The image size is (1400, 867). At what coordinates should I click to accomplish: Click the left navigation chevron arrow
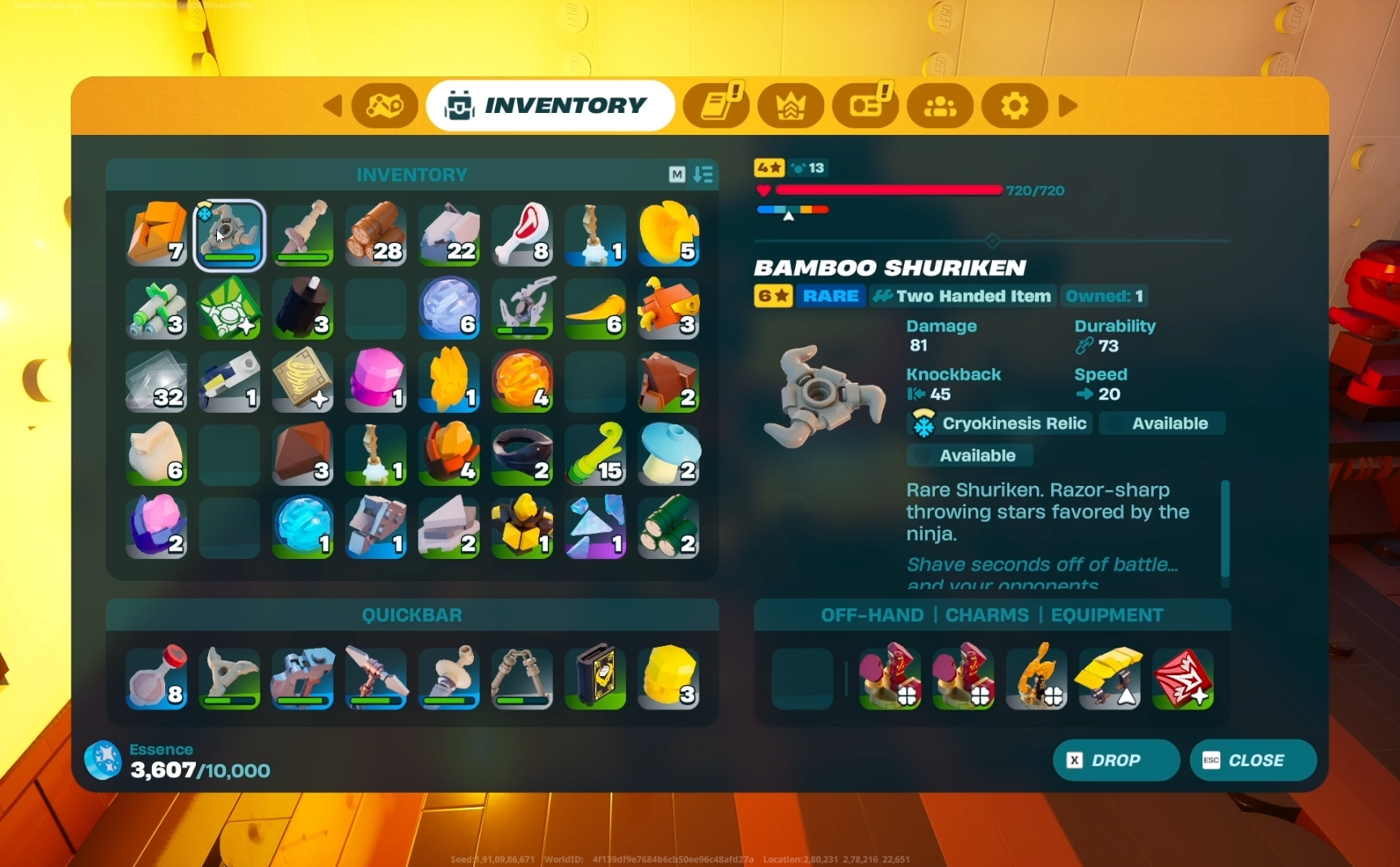(x=332, y=106)
